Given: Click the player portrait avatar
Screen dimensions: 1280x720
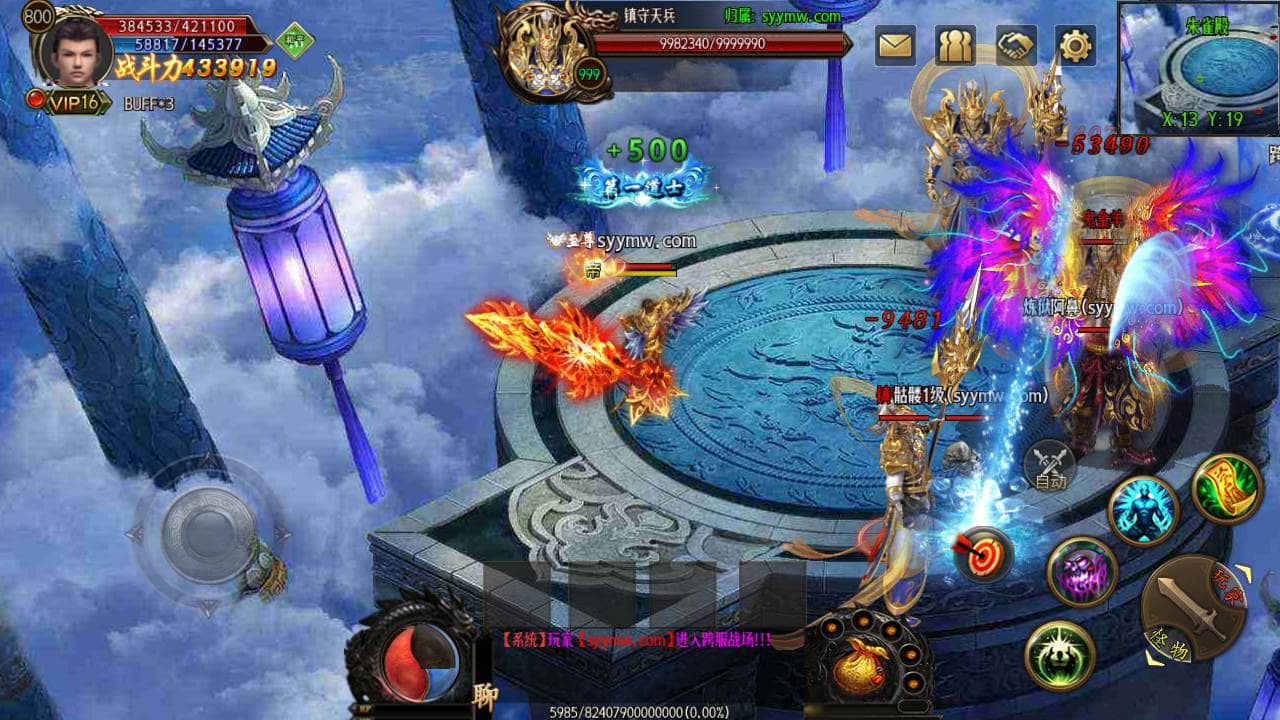Looking at the screenshot, I should 75,48.
